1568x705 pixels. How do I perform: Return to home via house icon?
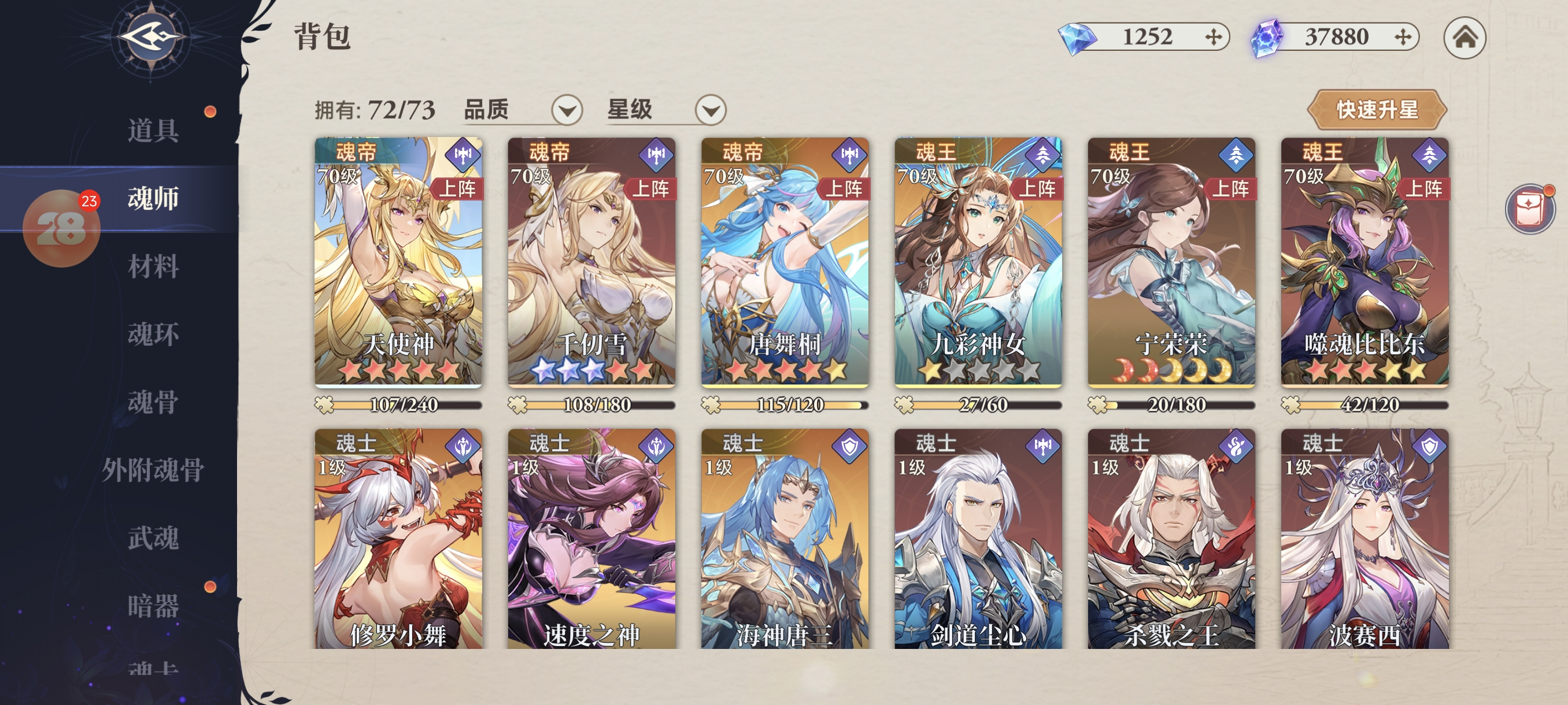tap(1464, 38)
